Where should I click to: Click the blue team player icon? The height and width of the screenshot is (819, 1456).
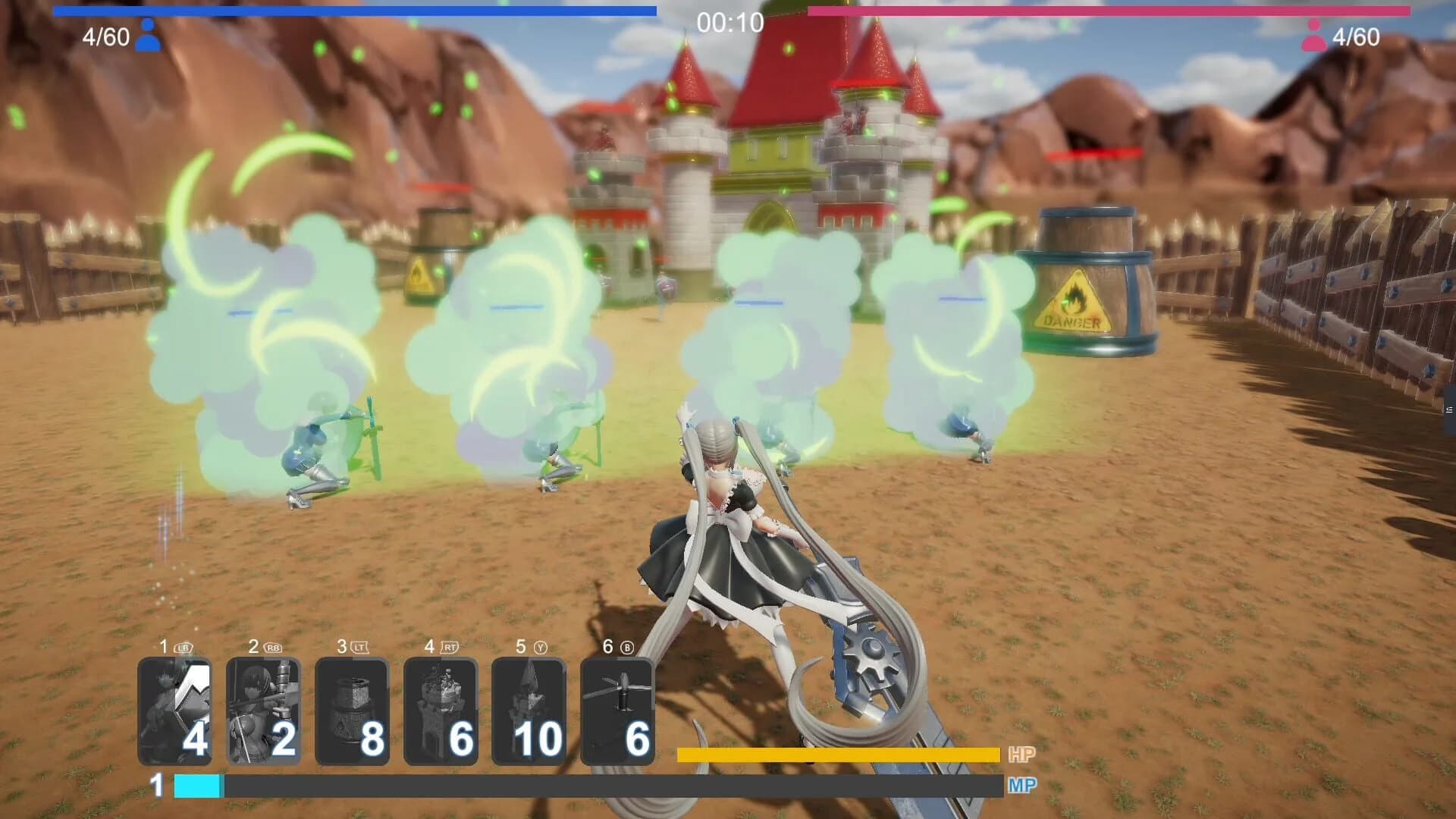pos(149,34)
